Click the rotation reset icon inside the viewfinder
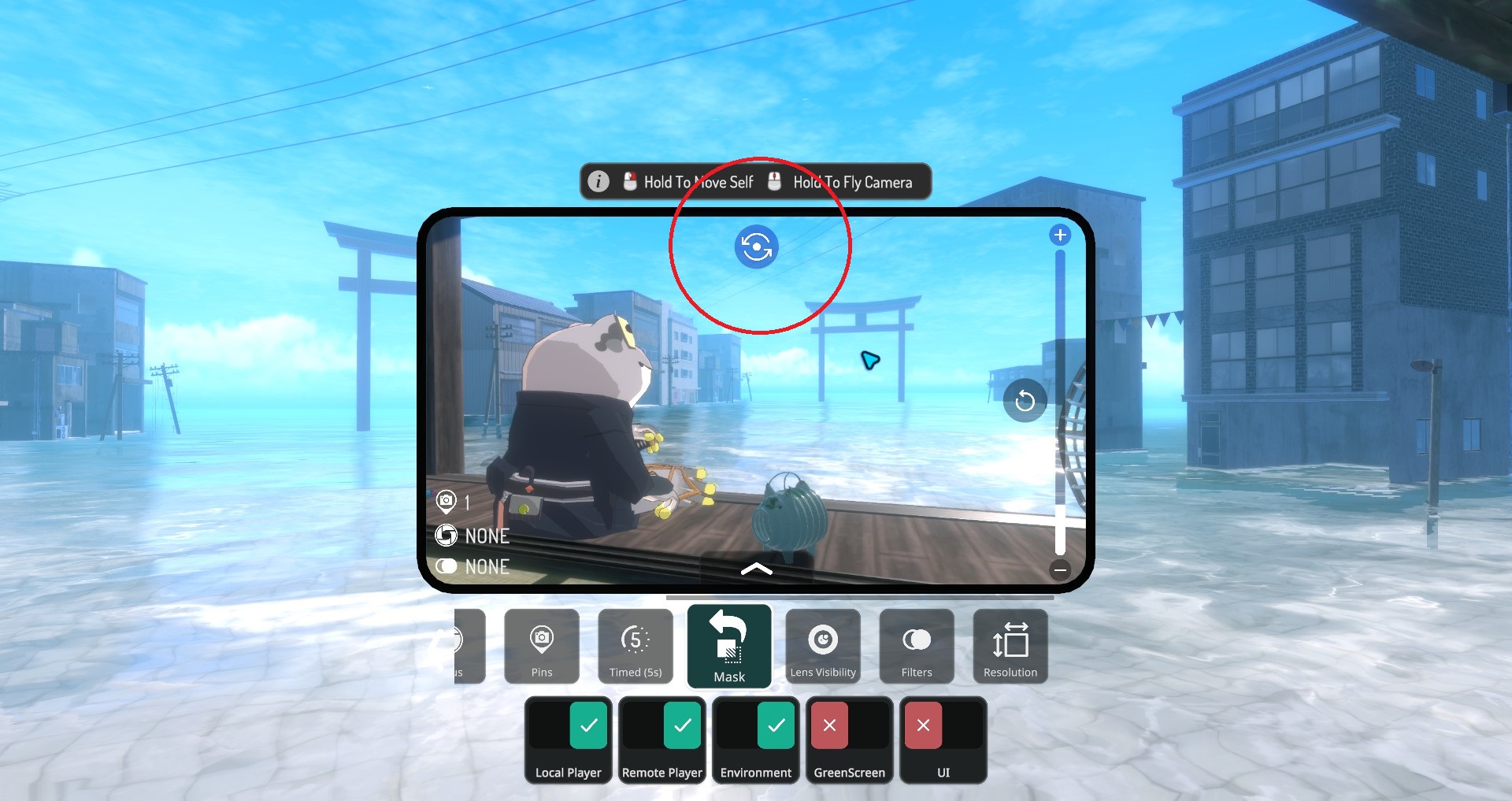The image size is (1512, 801). (1025, 400)
